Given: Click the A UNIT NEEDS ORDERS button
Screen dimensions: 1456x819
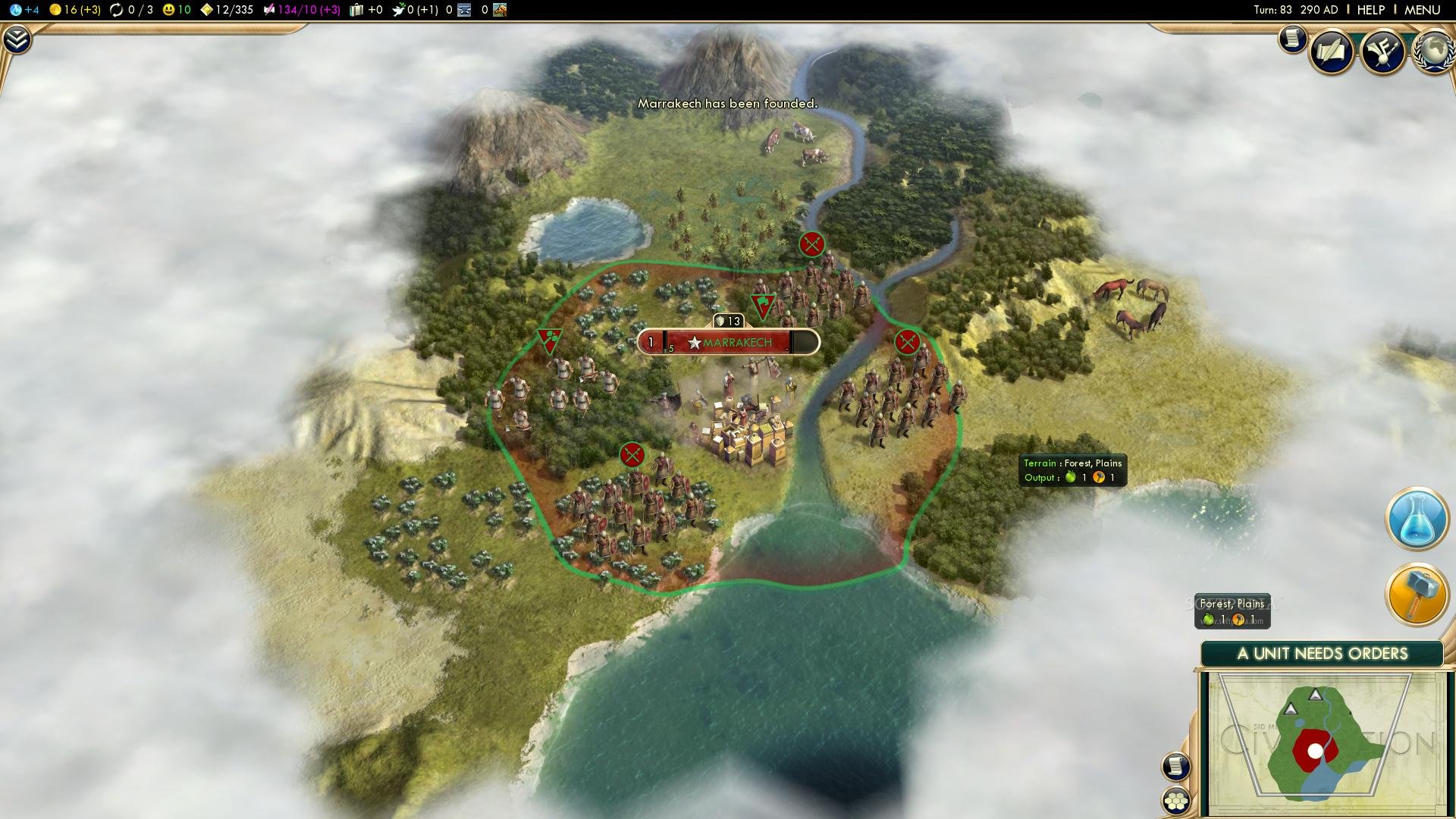Looking at the screenshot, I should pos(1322,654).
